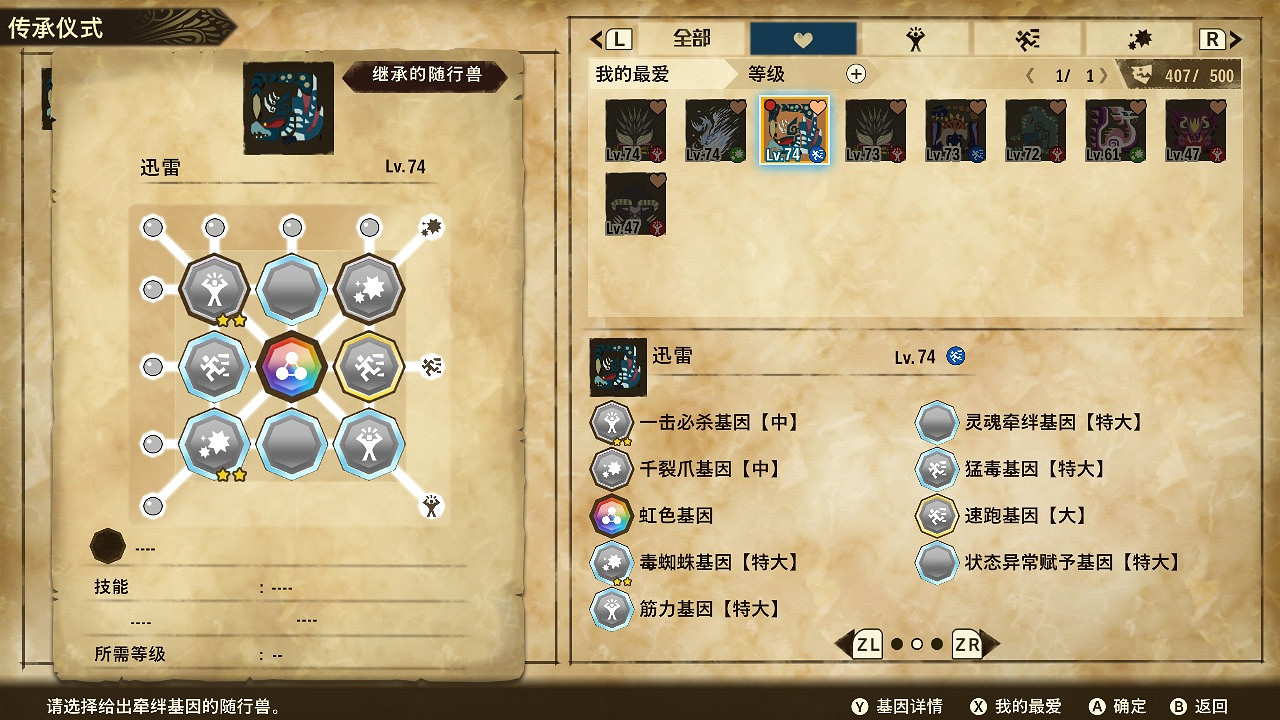Viewport: 1280px width, 720px height.
Task: Click the blue element icon beside Lv.74
Action: [x=955, y=356]
